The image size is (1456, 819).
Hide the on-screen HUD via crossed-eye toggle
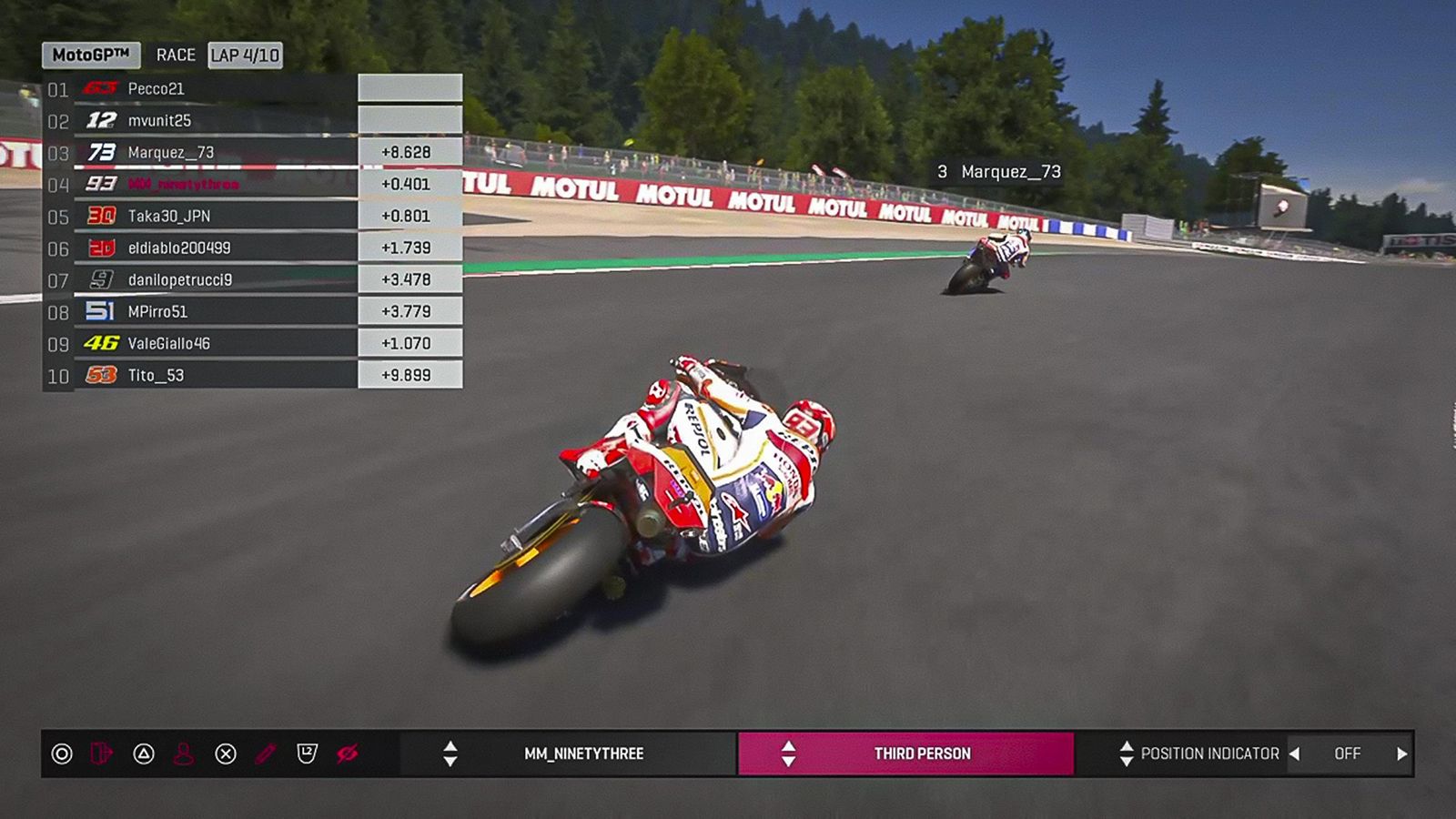click(348, 753)
